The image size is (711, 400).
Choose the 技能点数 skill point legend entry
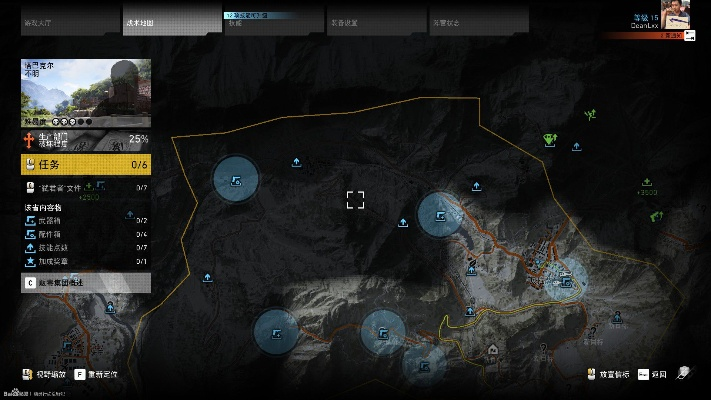pos(85,247)
